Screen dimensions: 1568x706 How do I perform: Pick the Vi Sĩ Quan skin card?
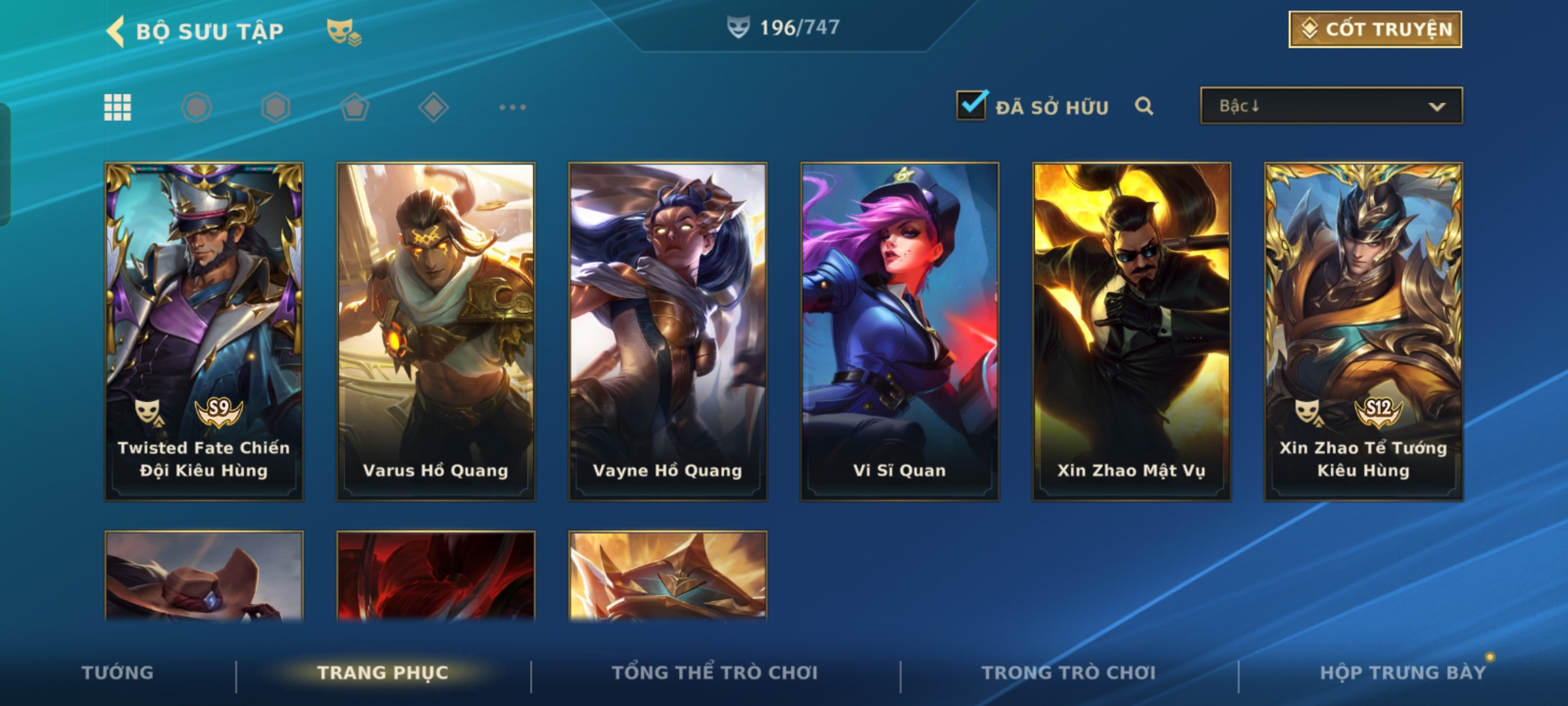900,331
